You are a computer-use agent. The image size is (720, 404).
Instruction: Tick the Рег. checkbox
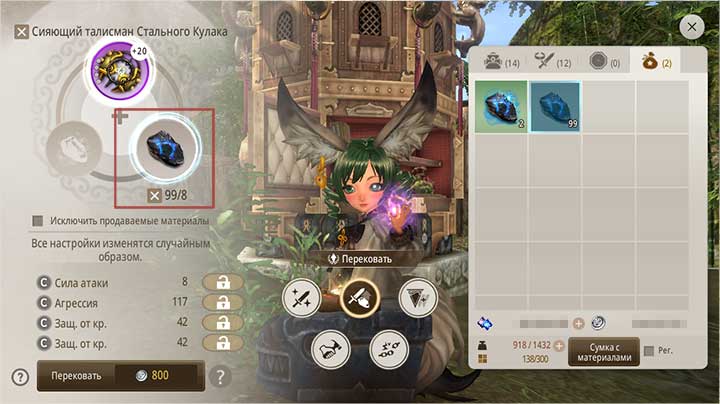650,351
